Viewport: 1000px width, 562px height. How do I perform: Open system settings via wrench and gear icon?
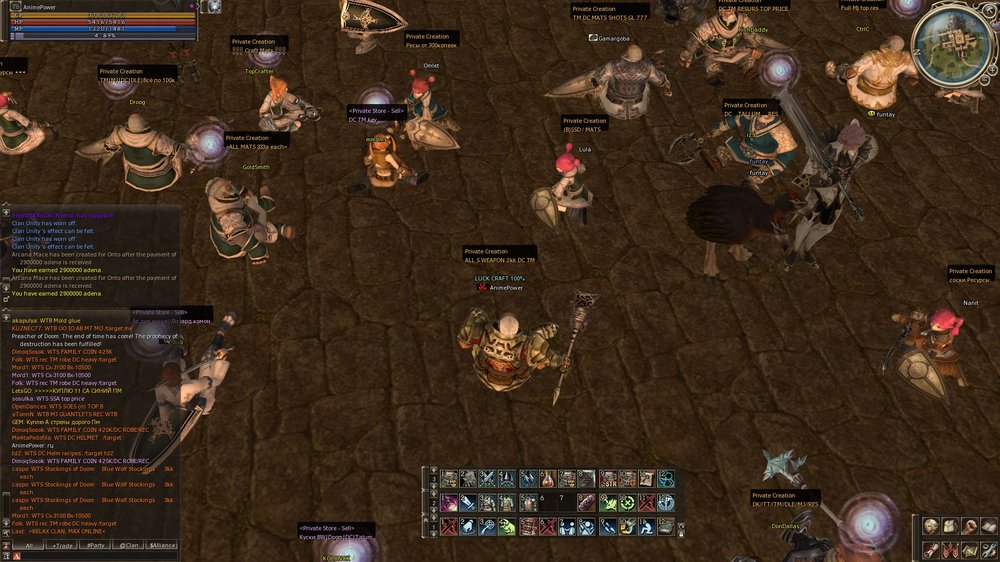pyautogui.click(x=988, y=549)
